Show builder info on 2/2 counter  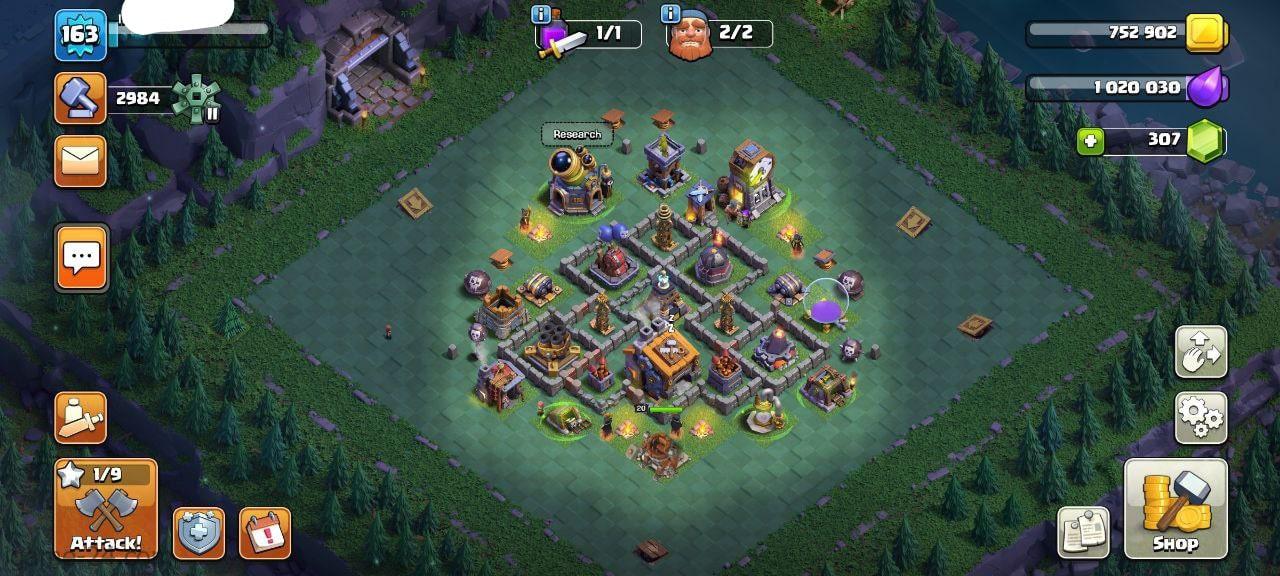point(669,14)
